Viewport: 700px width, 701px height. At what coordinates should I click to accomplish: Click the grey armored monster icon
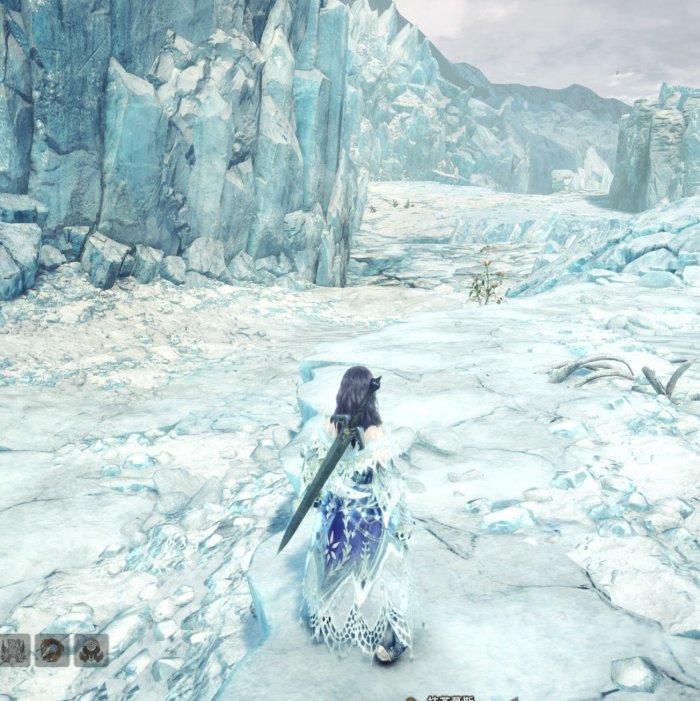coord(13,650)
